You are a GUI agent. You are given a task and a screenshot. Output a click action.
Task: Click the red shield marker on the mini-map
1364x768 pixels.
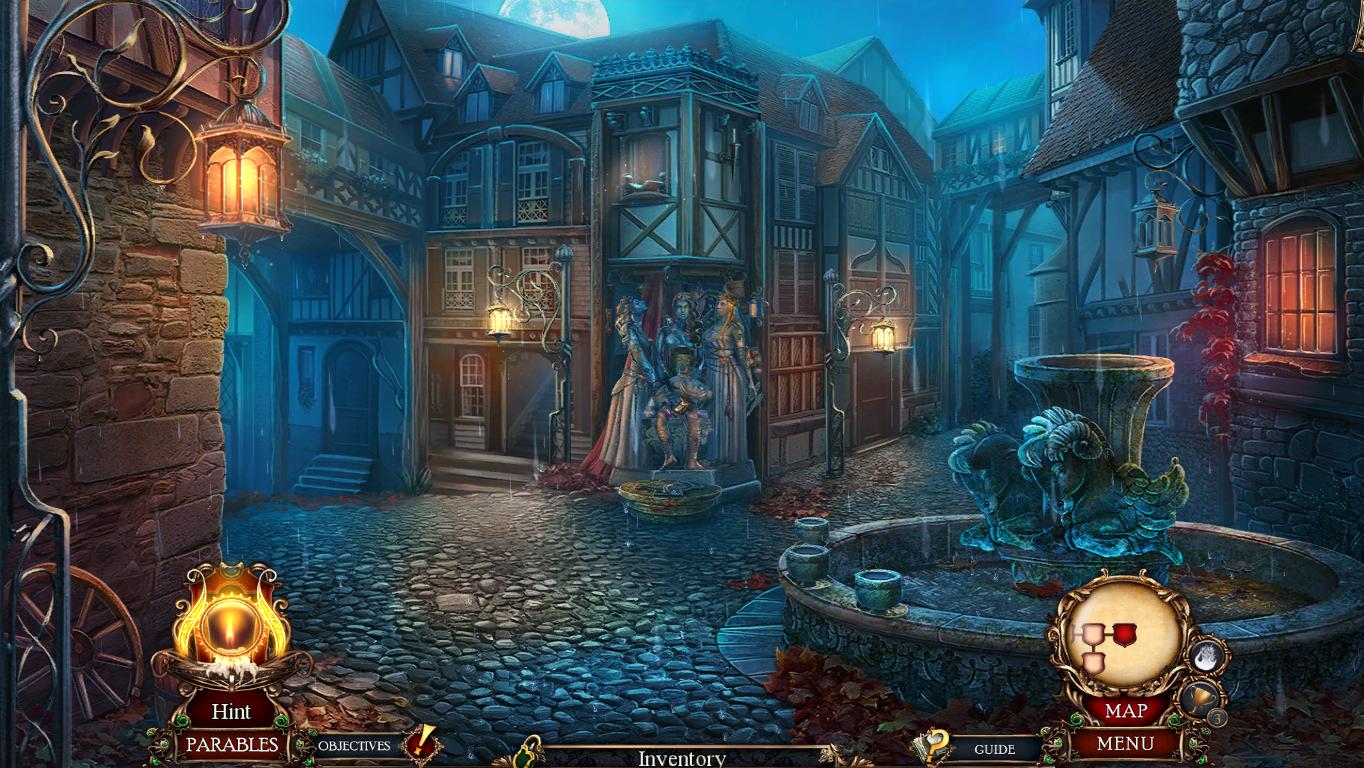1124,633
